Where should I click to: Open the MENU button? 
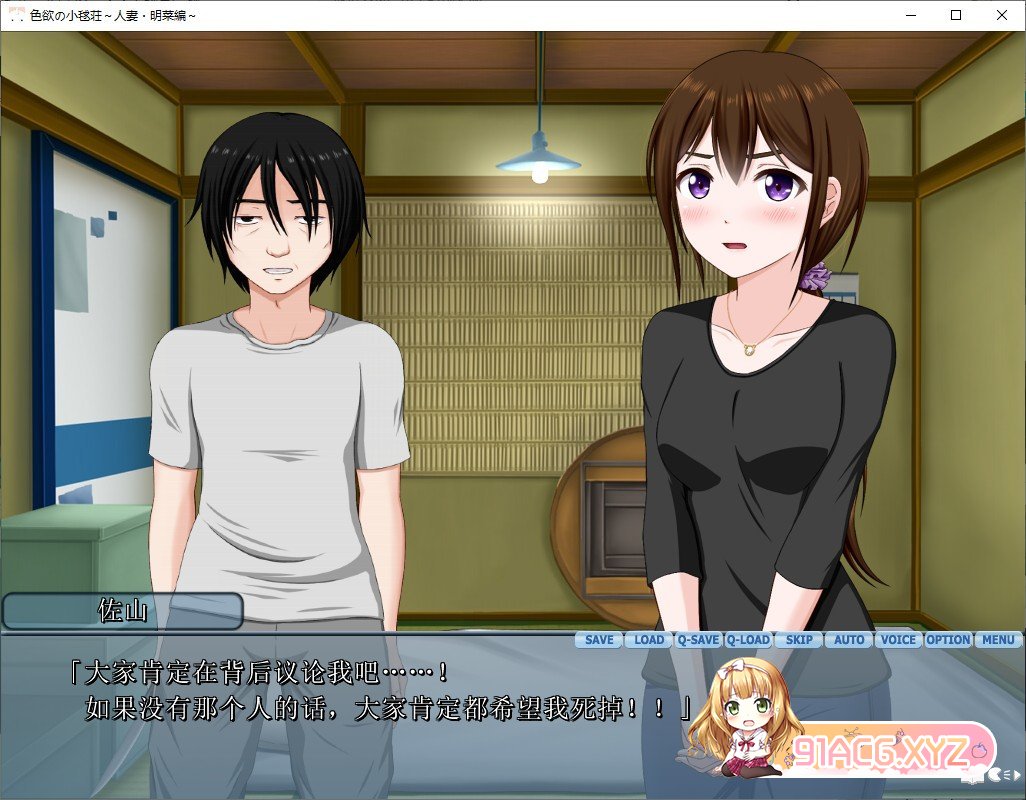coord(998,640)
